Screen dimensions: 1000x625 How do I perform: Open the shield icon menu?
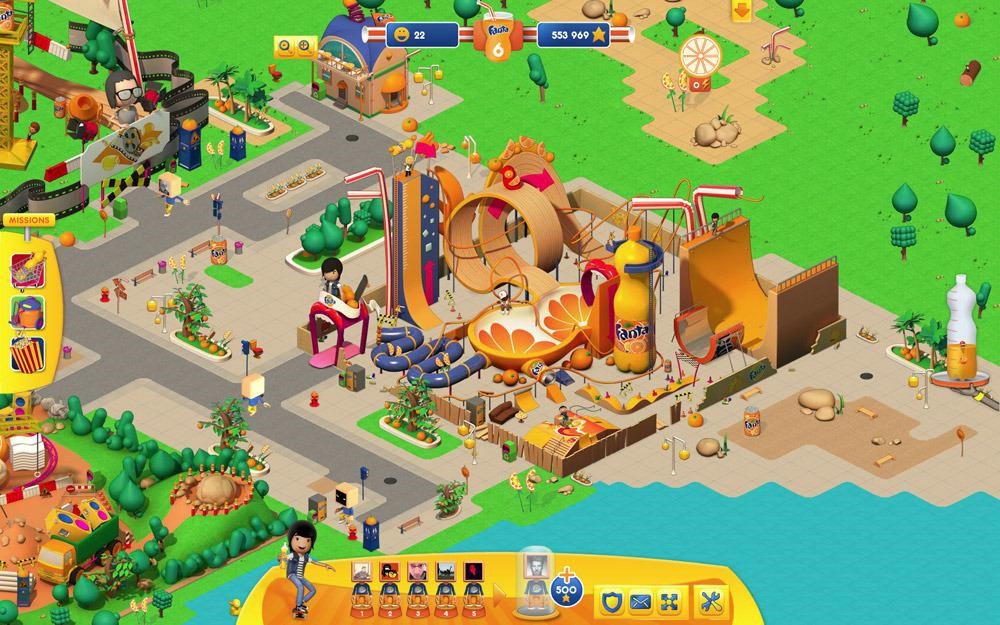(609, 602)
